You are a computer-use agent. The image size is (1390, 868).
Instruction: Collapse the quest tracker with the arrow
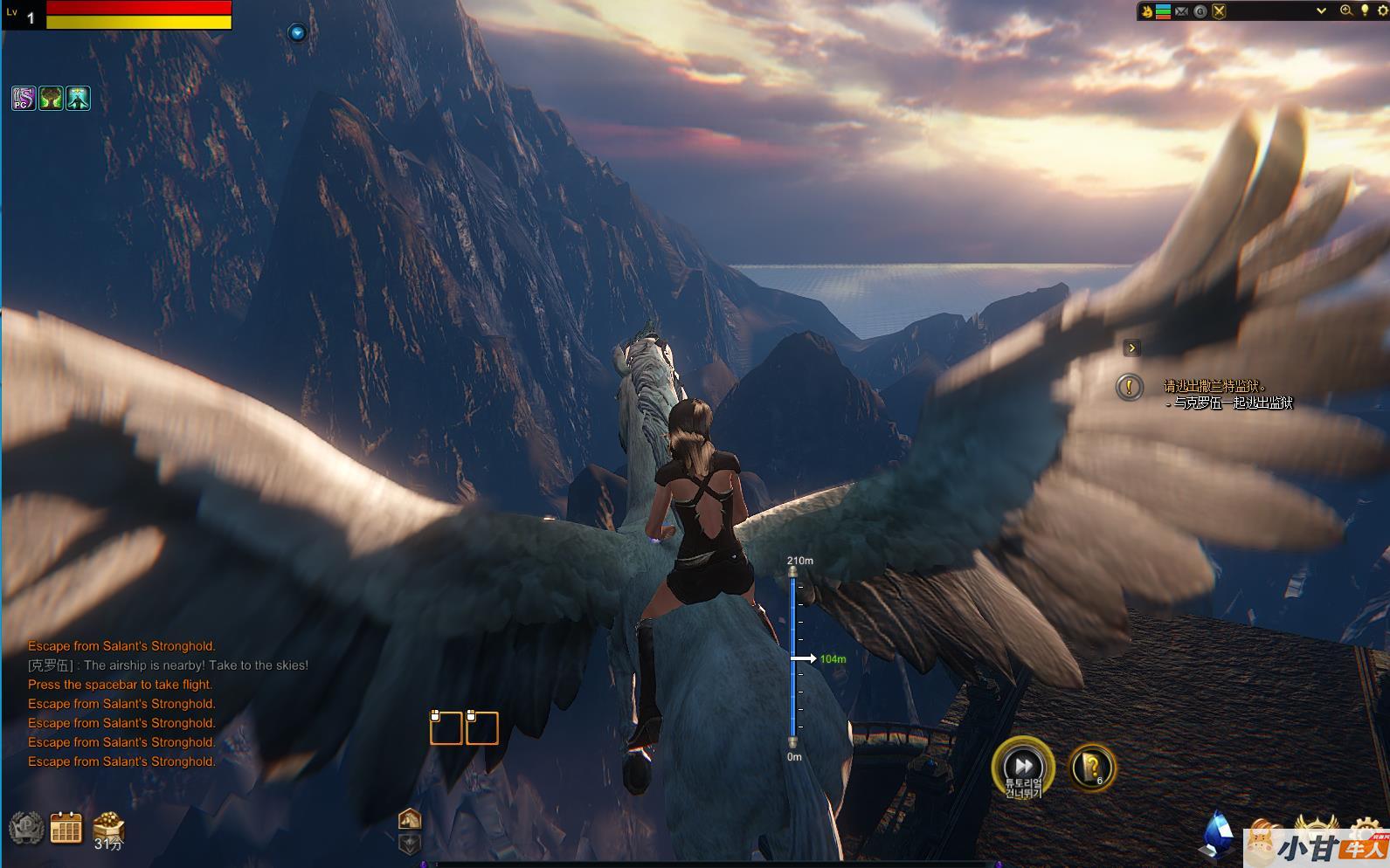(1131, 348)
